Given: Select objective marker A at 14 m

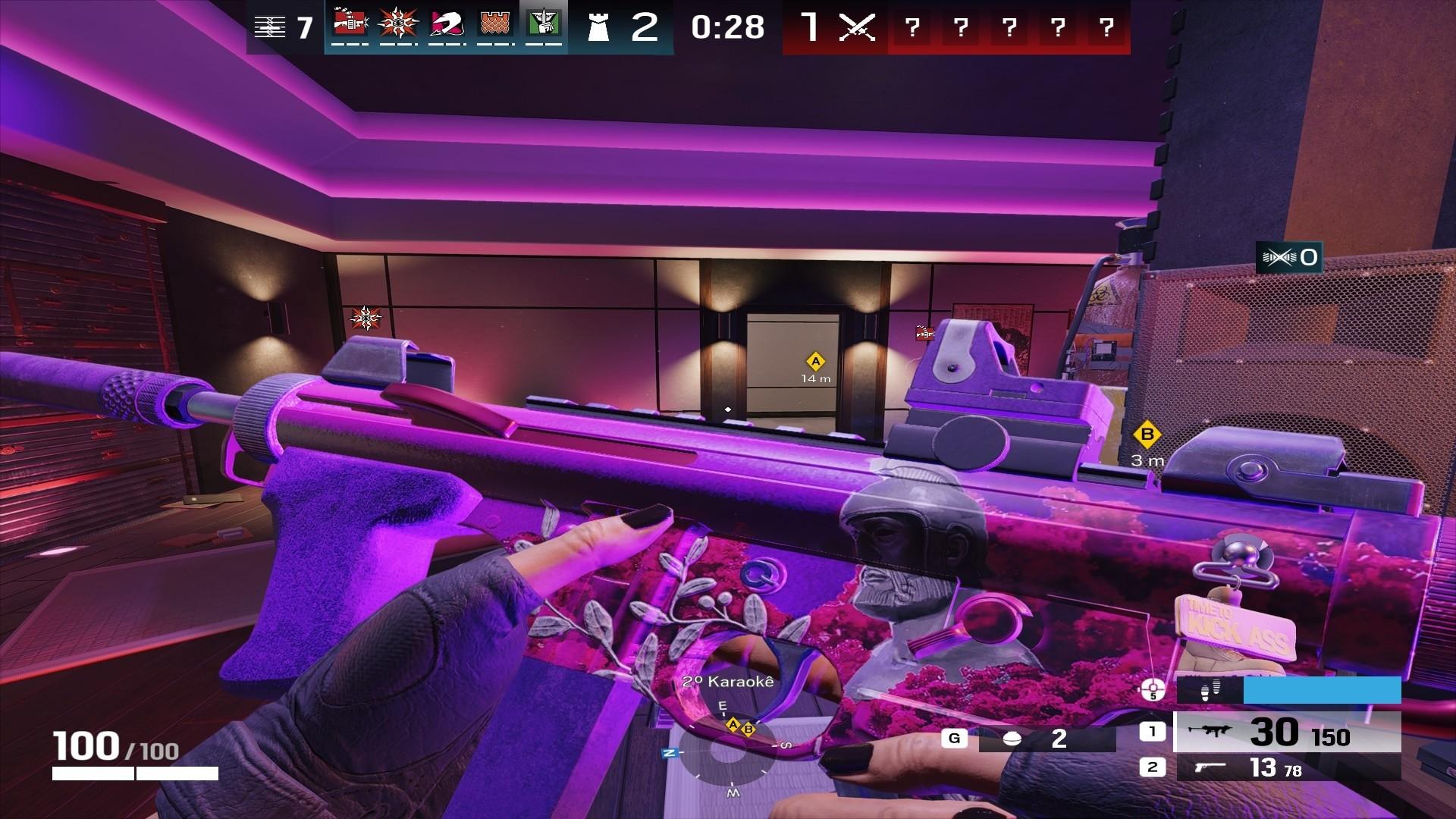Looking at the screenshot, I should pos(816,361).
